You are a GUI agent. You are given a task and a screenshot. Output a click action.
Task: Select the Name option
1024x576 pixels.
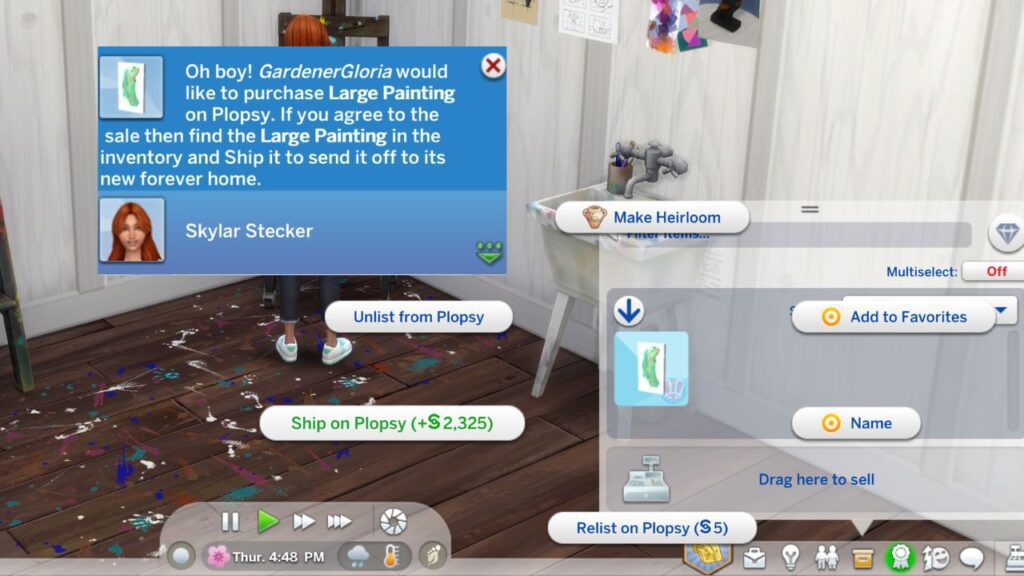(x=856, y=423)
